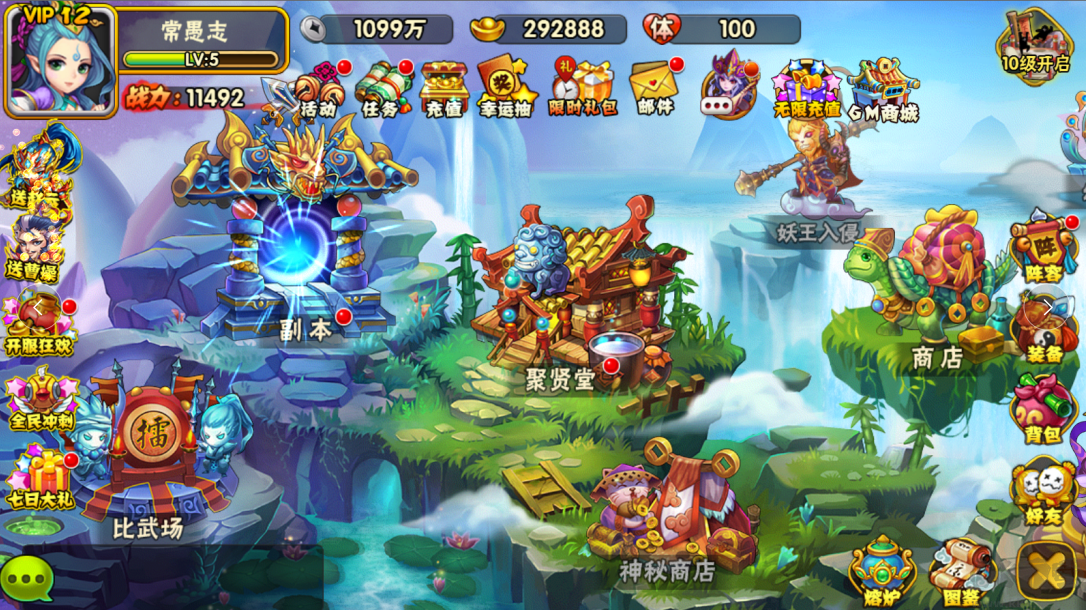Screen dimensions: 1086x610
Task: Click the player avatar portrait
Action: click(x=59, y=60)
